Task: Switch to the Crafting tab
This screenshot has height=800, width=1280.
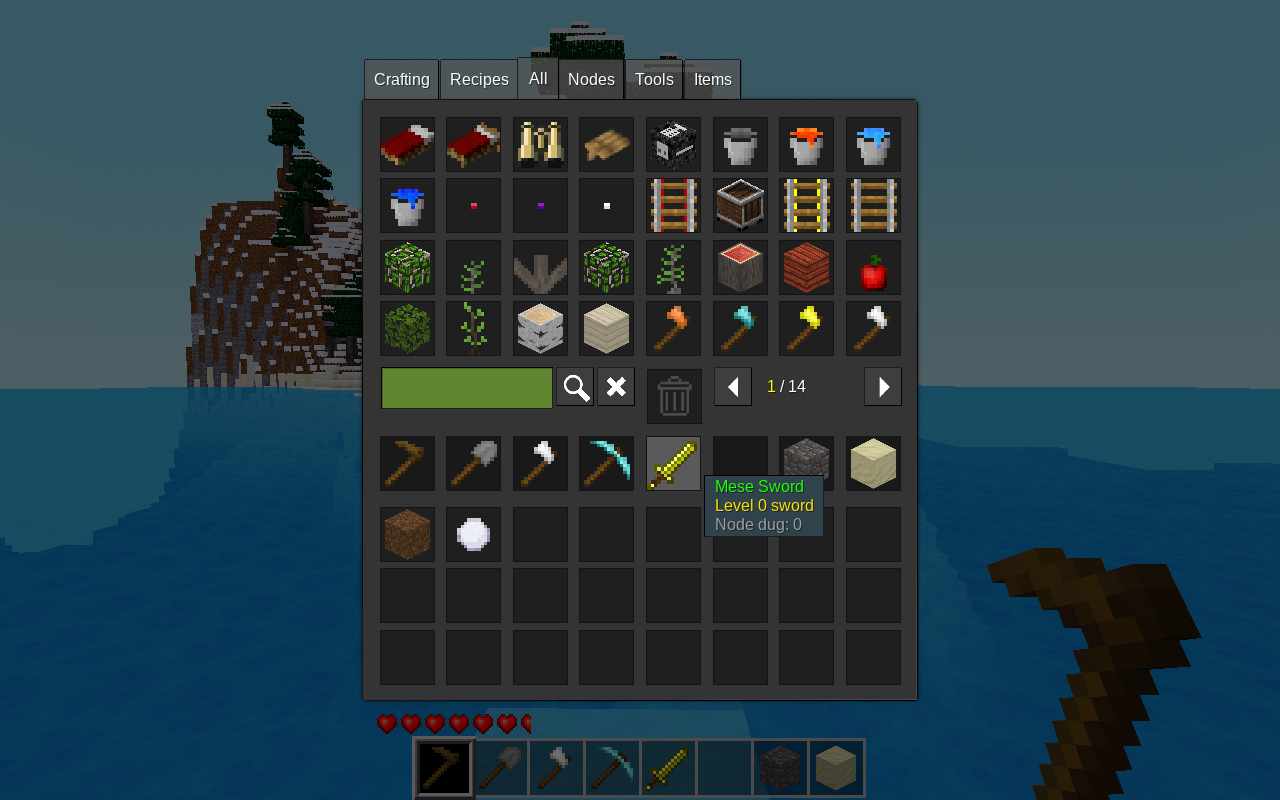Action: (401, 80)
